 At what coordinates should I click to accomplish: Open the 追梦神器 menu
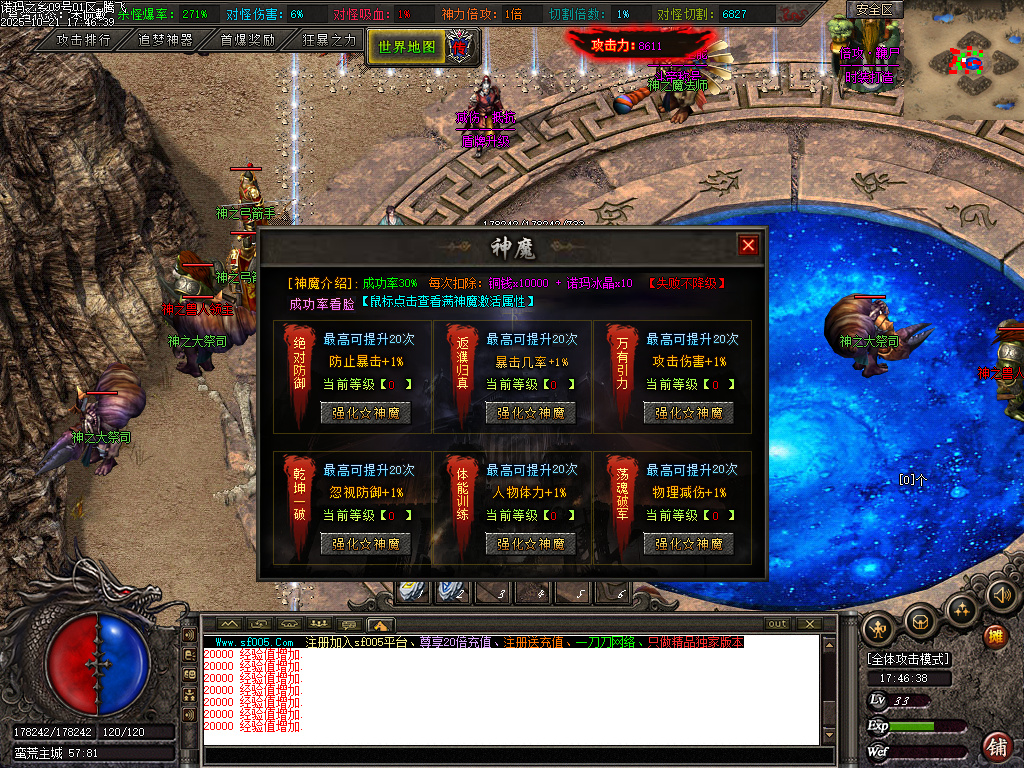(x=165, y=41)
